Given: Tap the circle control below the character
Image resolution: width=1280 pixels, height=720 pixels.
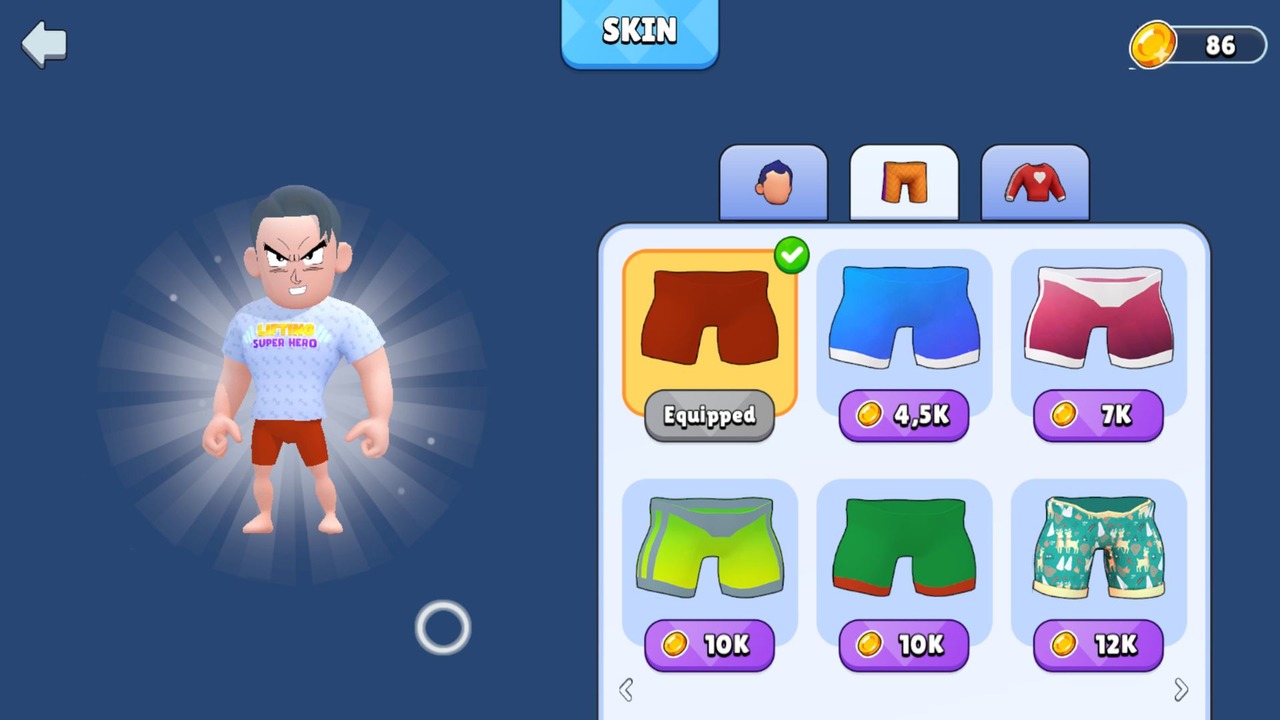Looking at the screenshot, I should pos(443,627).
